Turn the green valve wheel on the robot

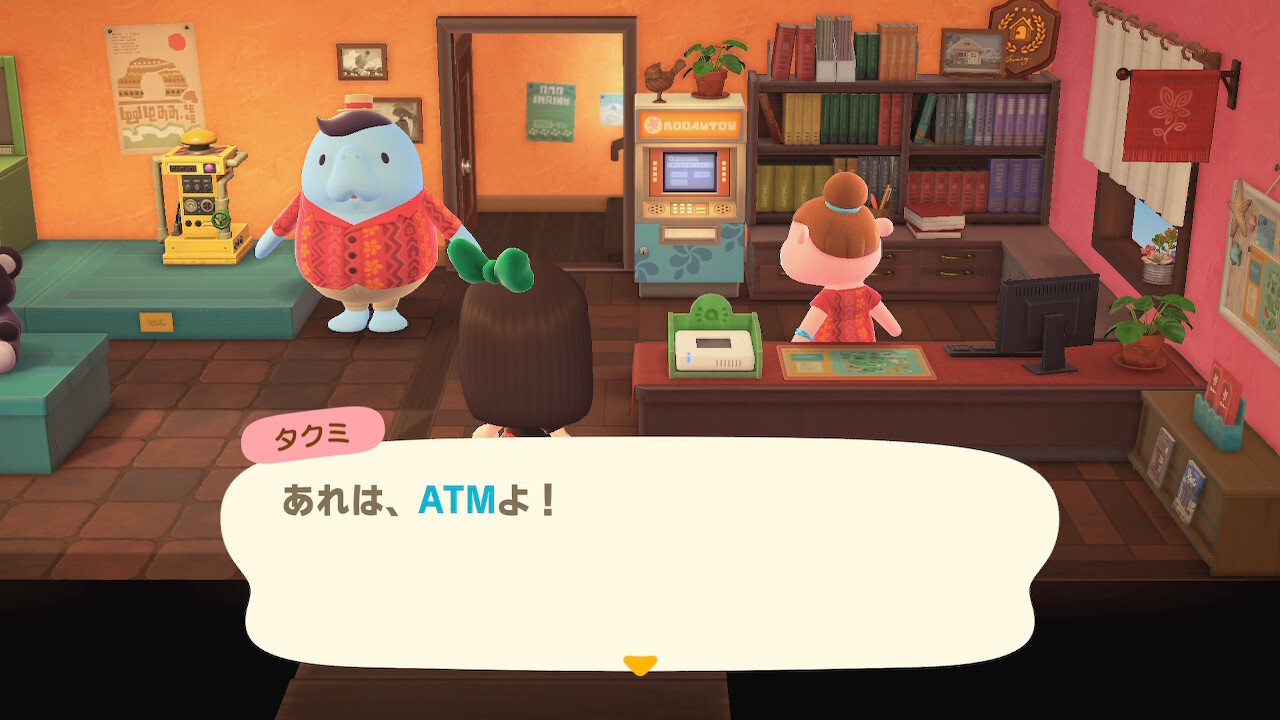[x=220, y=219]
